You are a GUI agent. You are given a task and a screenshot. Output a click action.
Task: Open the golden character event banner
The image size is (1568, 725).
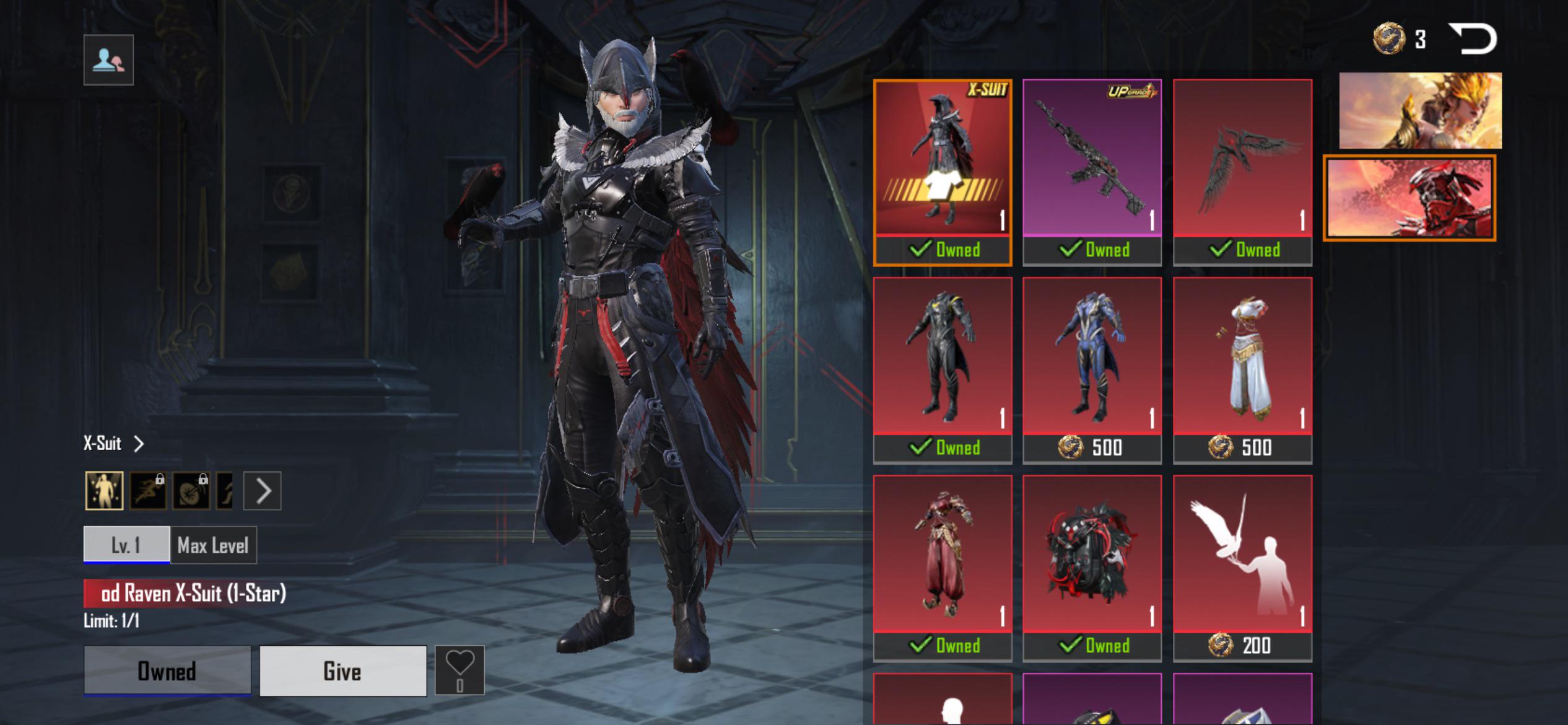coord(1420,110)
